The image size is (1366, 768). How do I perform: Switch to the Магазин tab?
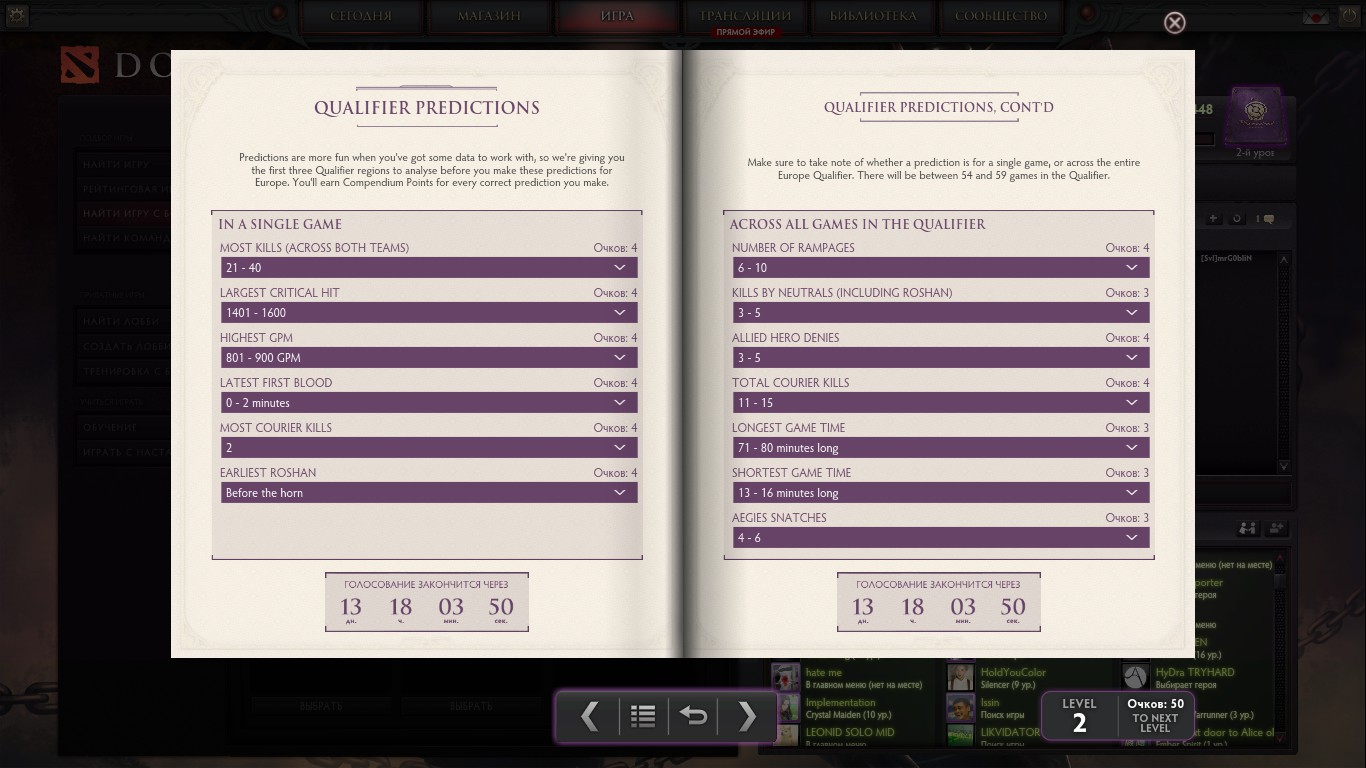(489, 16)
